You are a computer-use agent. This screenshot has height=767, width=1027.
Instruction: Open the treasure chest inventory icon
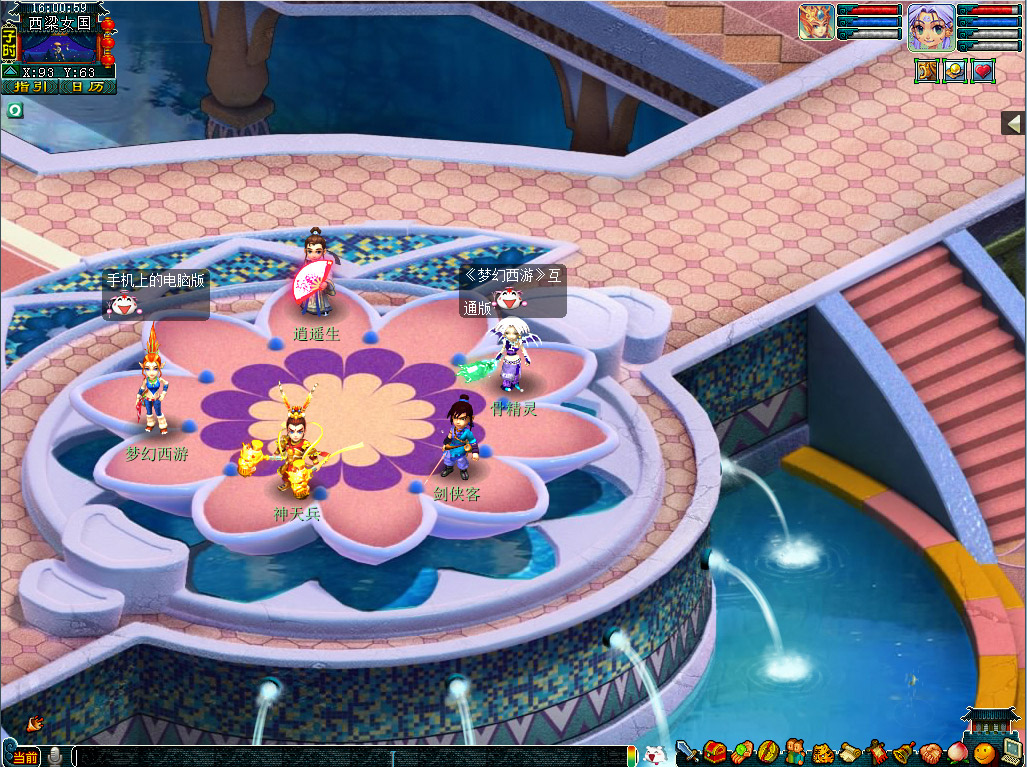(714, 752)
